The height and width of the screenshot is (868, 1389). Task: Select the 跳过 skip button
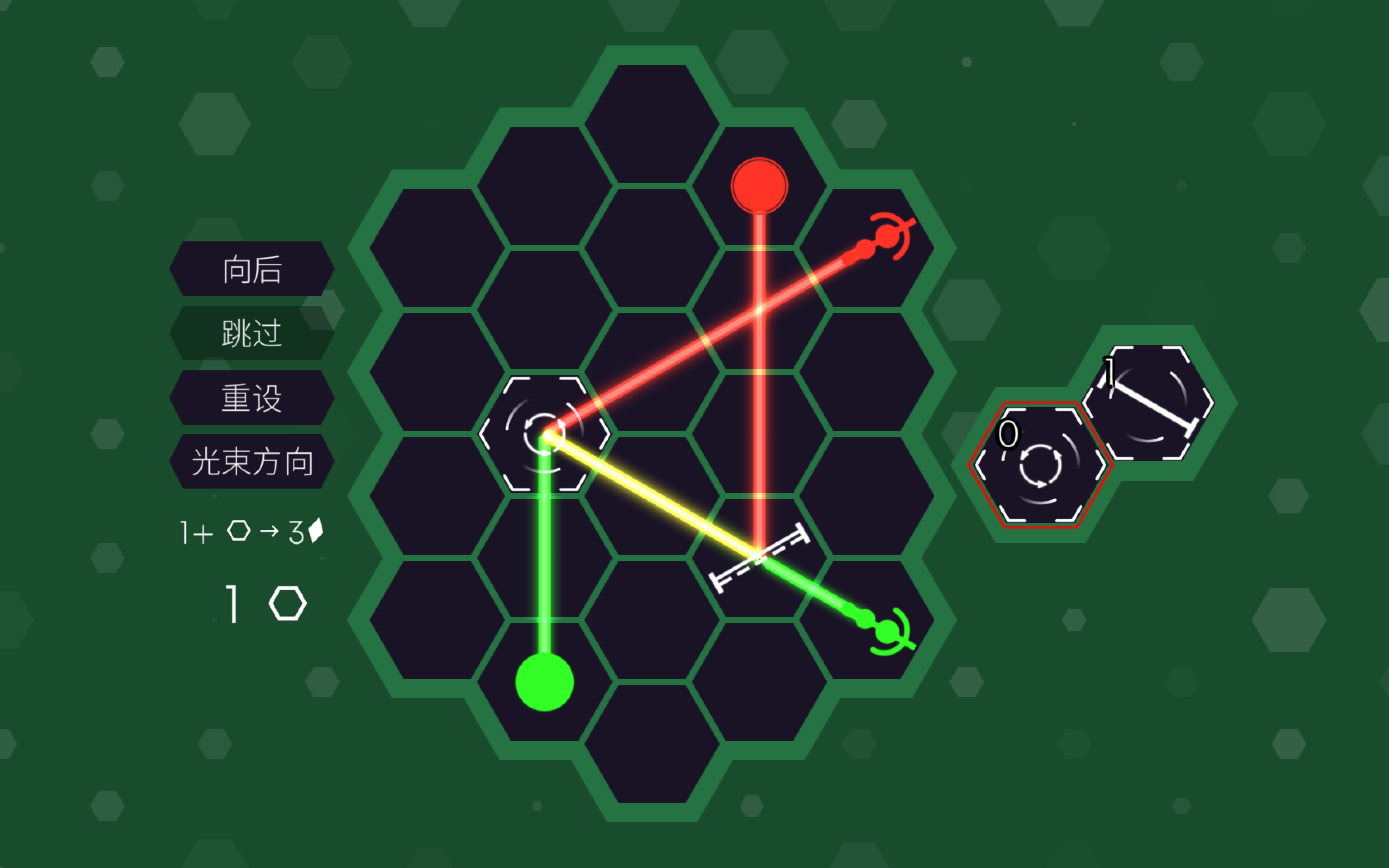252,333
